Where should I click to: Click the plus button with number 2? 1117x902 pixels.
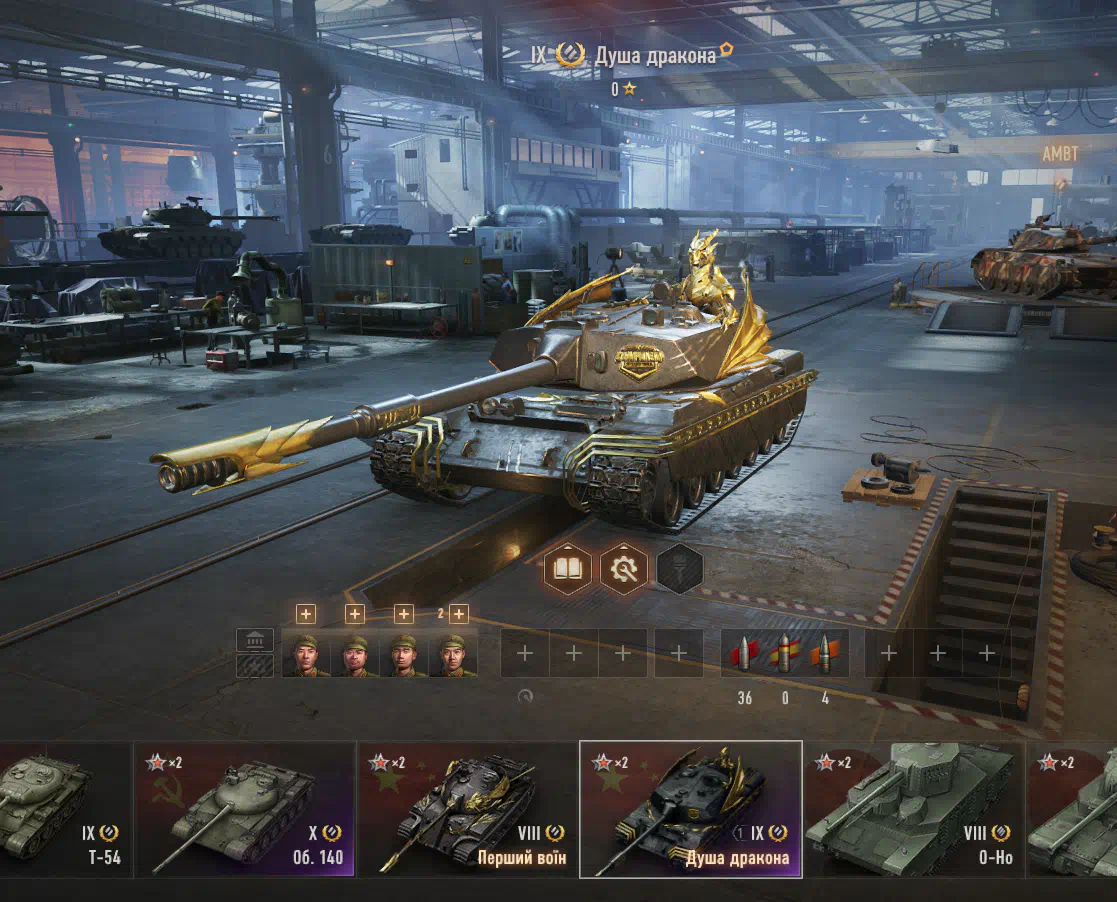[x=458, y=614]
